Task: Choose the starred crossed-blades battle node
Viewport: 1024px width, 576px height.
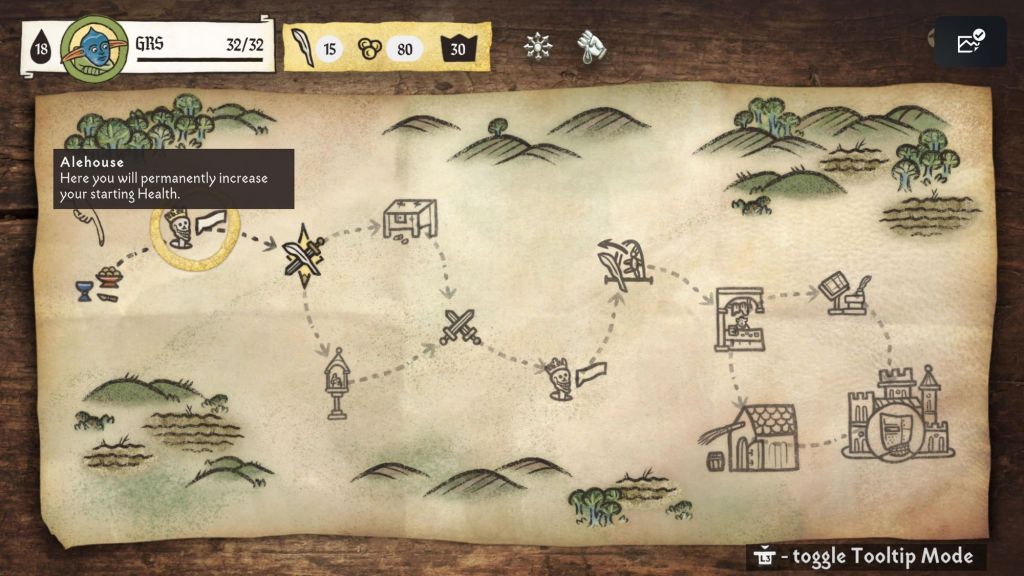Action: (303, 255)
